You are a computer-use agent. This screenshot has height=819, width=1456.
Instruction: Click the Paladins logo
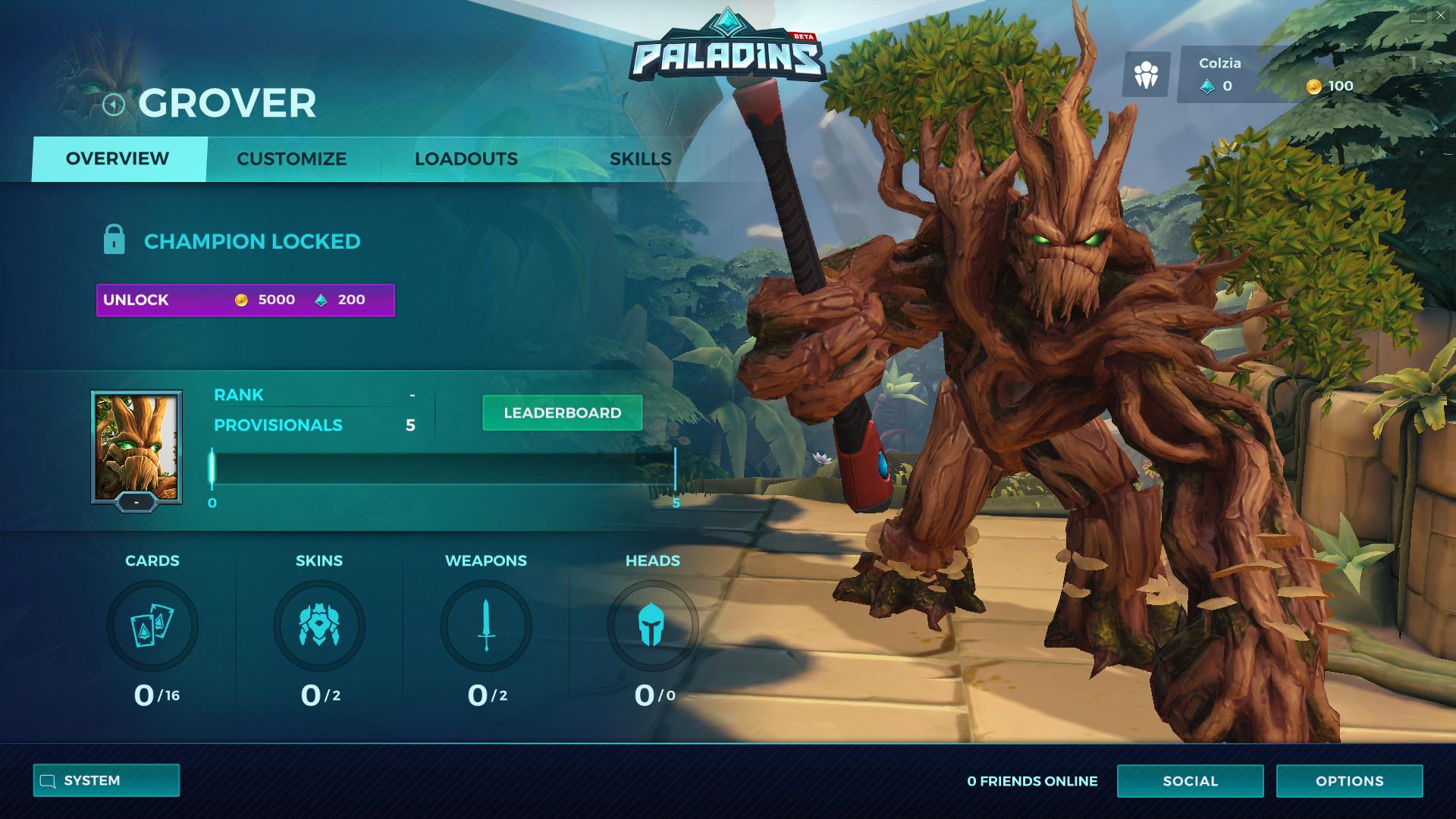[x=726, y=50]
